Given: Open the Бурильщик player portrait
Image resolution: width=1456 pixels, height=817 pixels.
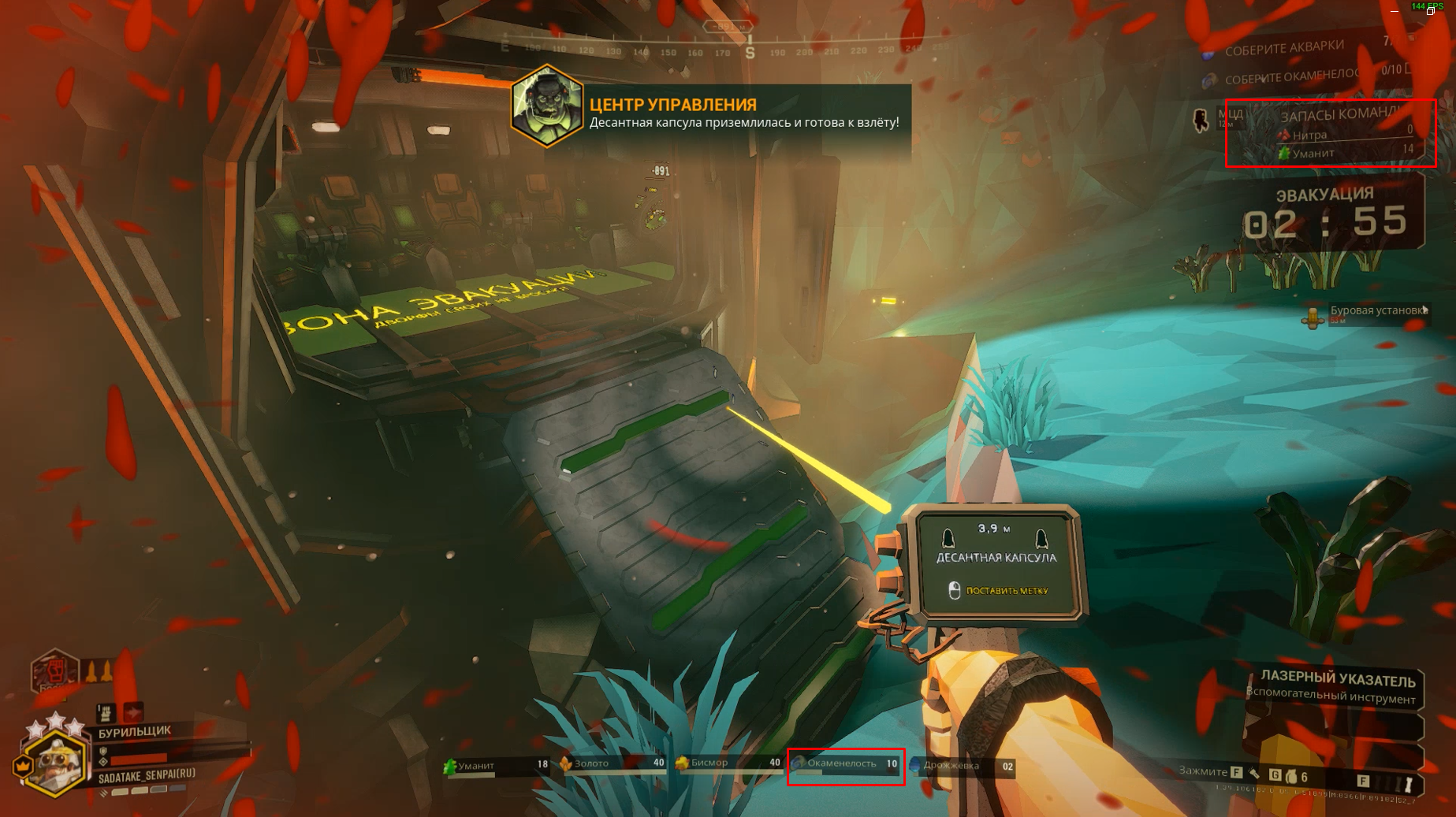Looking at the screenshot, I should (x=54, y=762).
